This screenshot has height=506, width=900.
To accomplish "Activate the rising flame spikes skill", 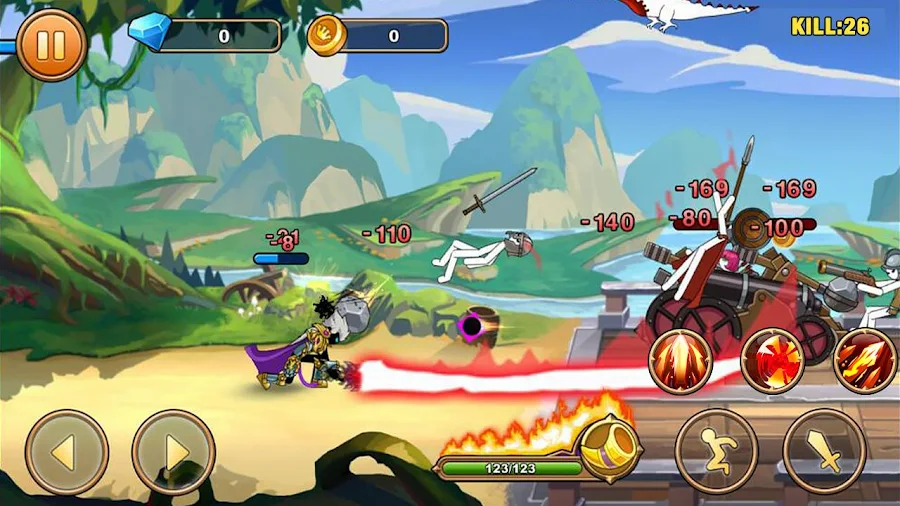I will (681, 361).
